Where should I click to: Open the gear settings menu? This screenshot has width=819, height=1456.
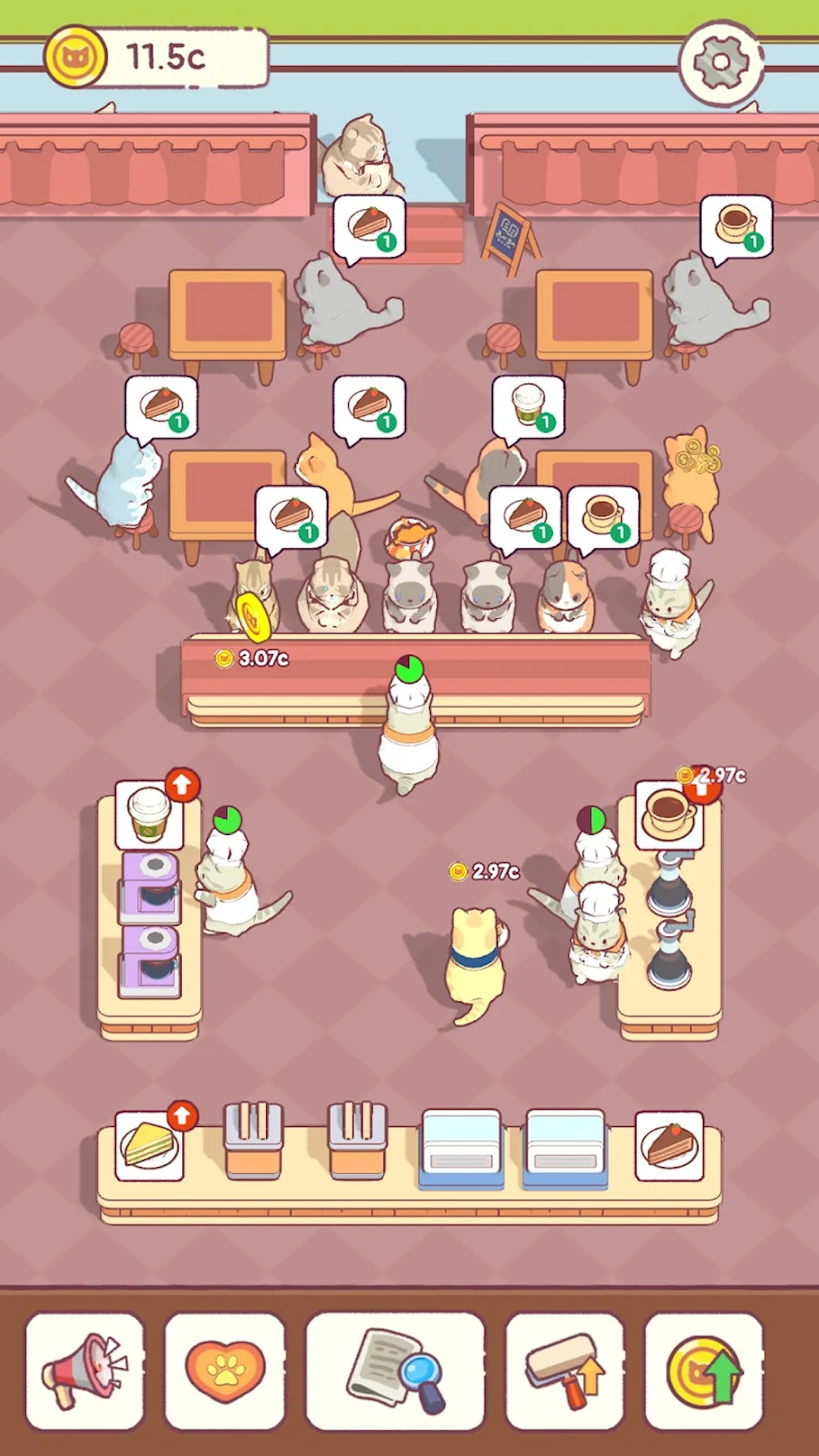point(720,62)
